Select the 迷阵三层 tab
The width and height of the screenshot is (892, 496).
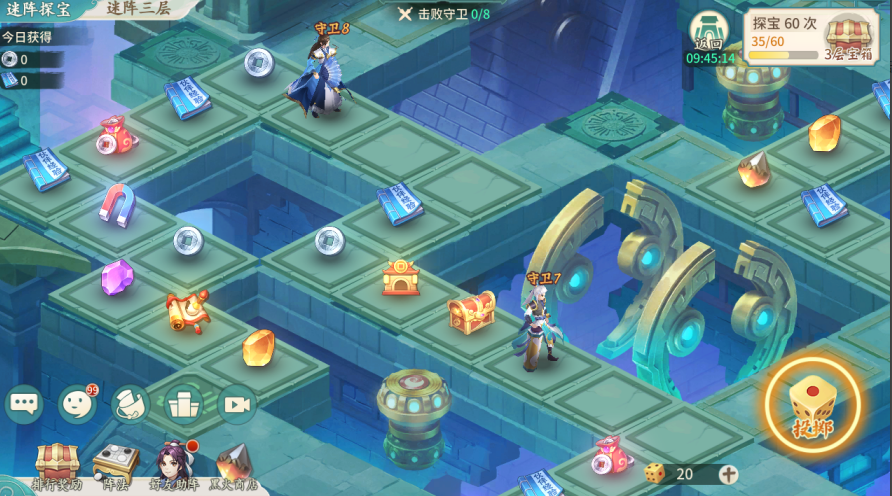pos(138,8)
